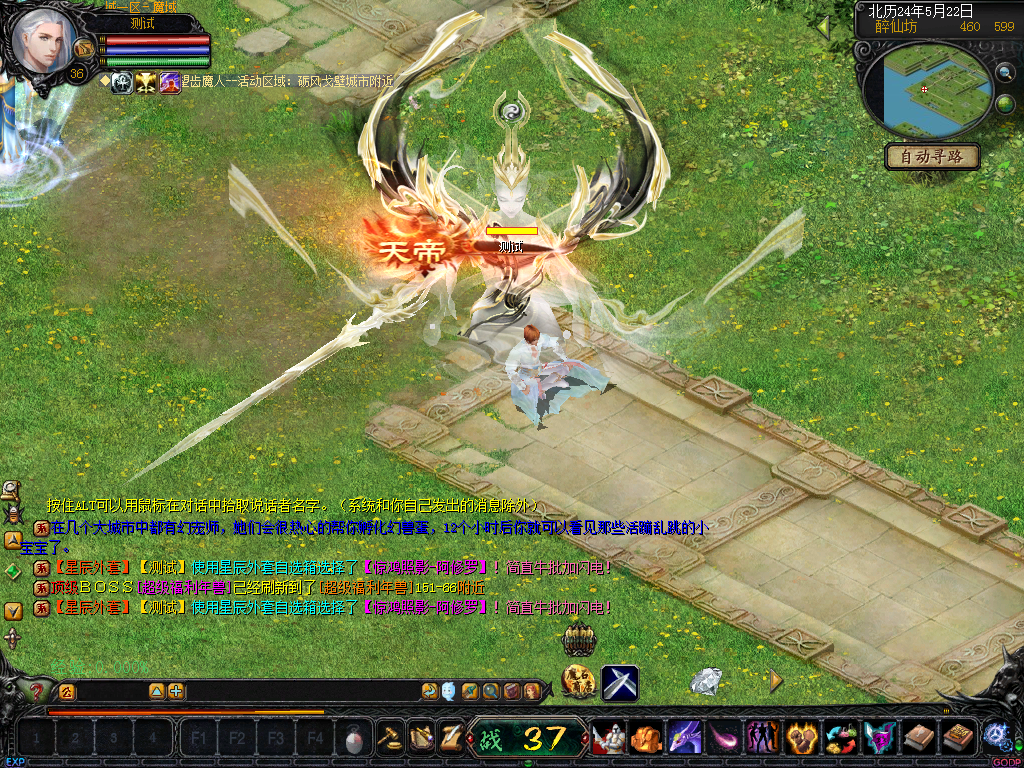This screenshot has height=768, width=1024.
Task: Open the two silhouettes team icon
Action: point(763,738)
